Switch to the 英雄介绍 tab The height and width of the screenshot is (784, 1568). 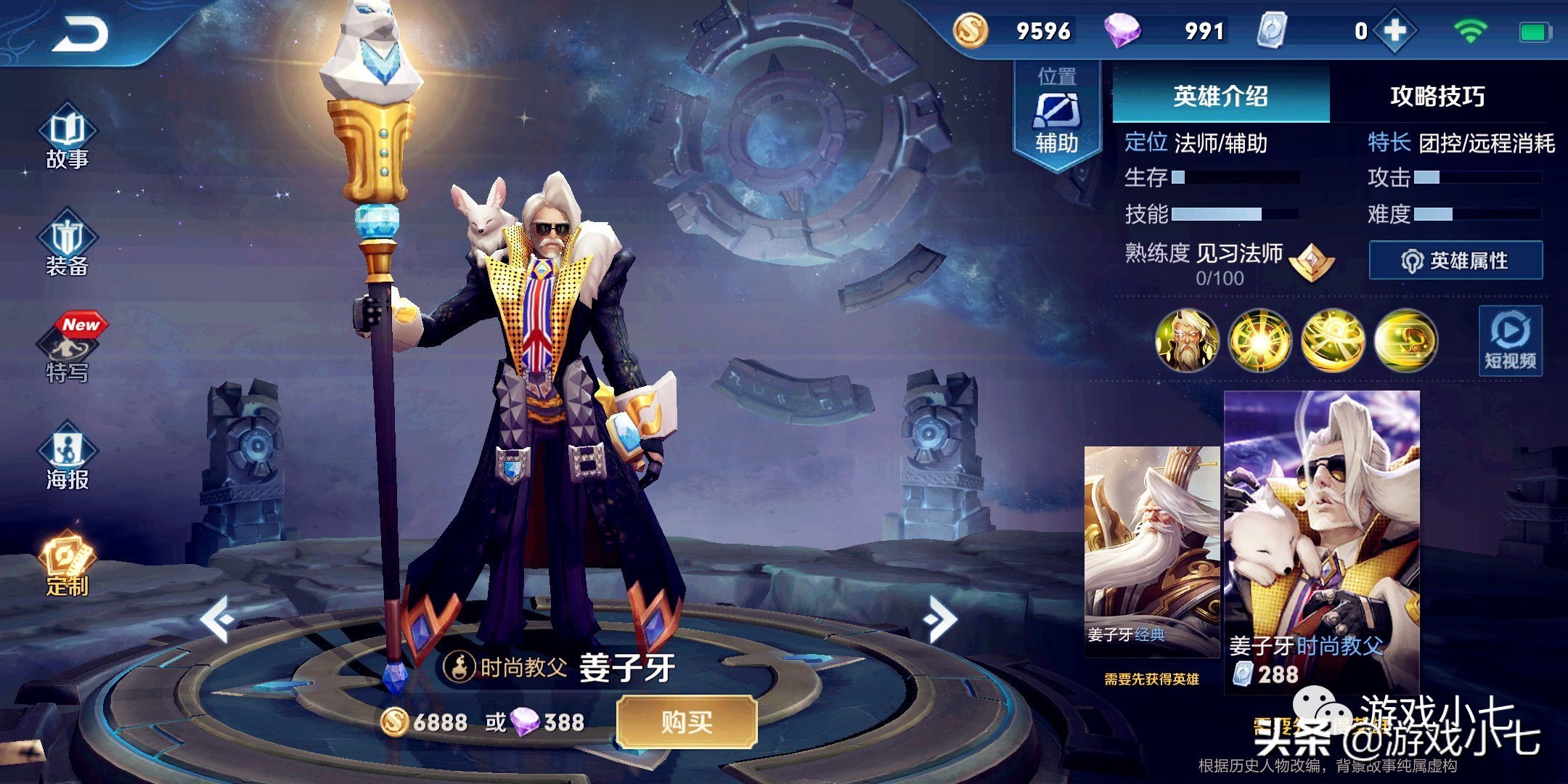point(1220,96)
